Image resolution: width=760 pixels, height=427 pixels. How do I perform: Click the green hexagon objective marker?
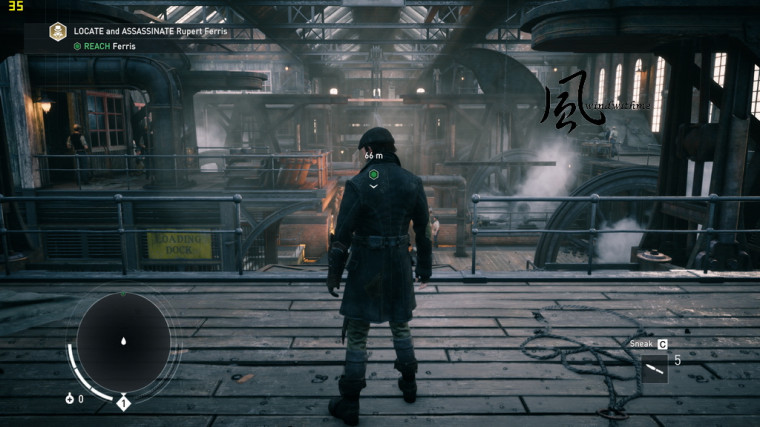(373, 174)
